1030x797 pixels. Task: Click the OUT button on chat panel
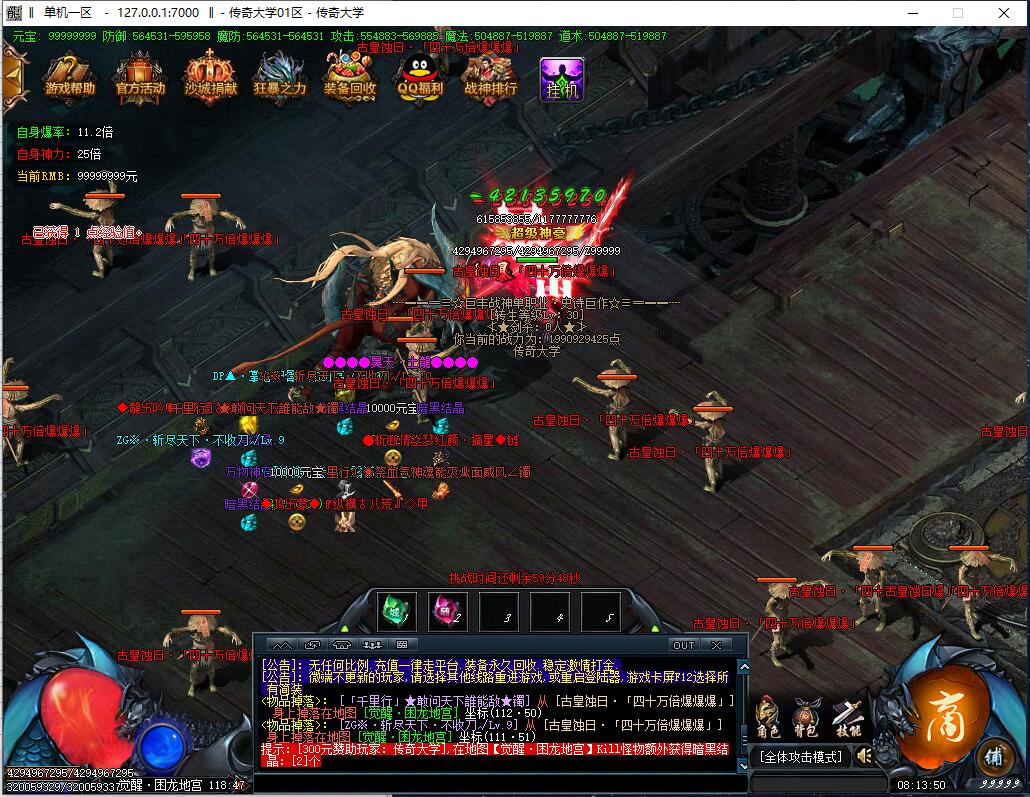(x=683, y=645)
